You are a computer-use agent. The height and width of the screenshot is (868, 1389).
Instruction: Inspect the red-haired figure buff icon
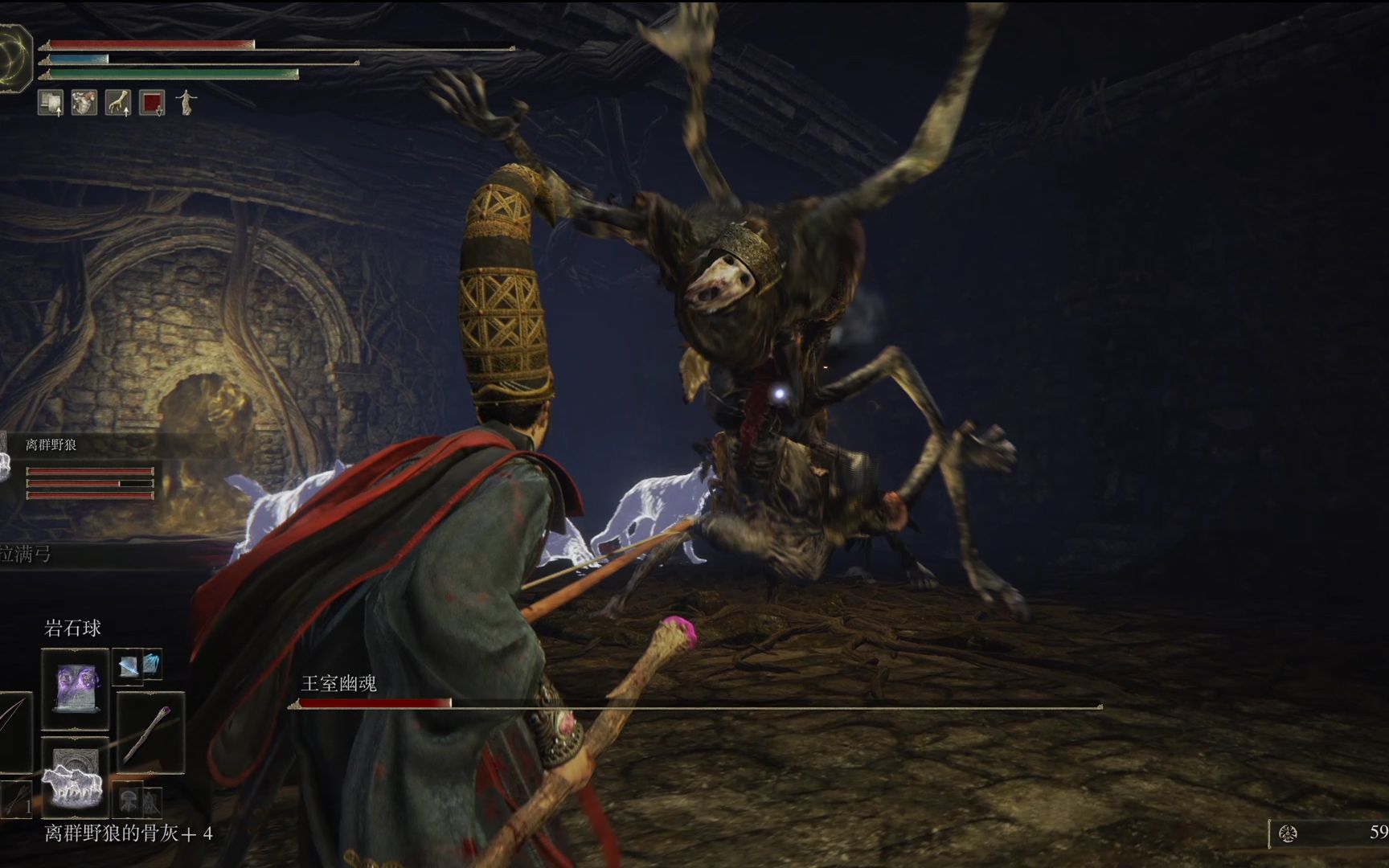pos(84,103)
